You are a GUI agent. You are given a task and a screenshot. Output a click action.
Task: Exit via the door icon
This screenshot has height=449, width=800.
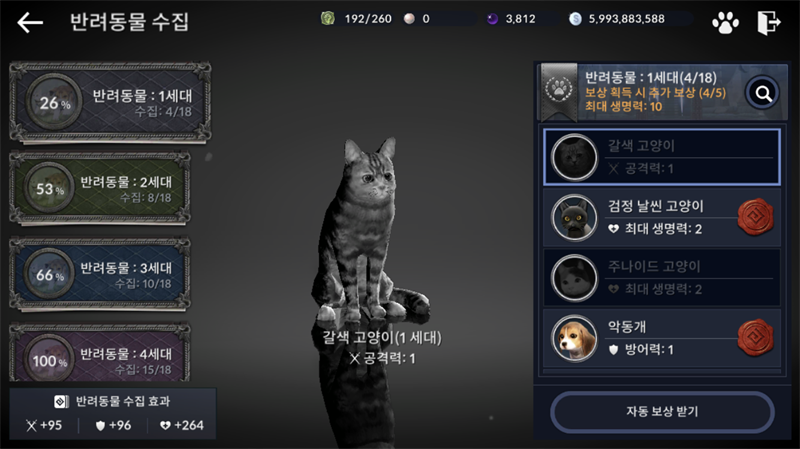pyautogui.click(x=769, y=22)
